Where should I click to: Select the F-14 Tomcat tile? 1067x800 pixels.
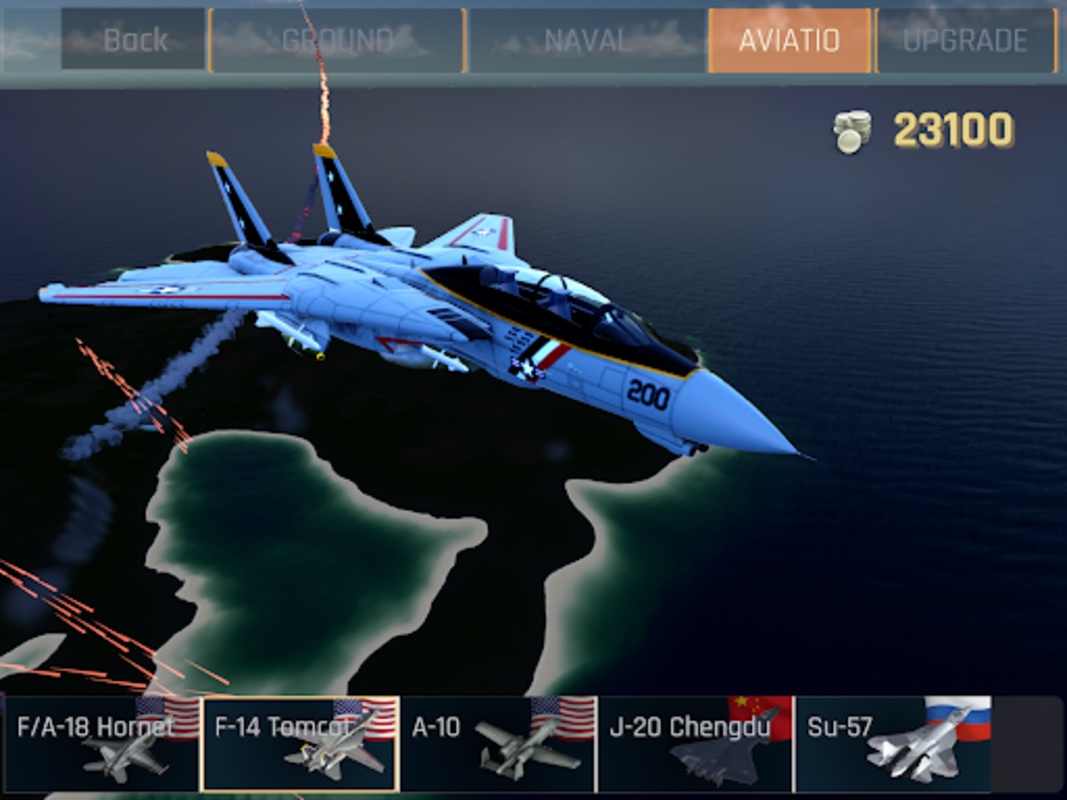click(300, 744)
